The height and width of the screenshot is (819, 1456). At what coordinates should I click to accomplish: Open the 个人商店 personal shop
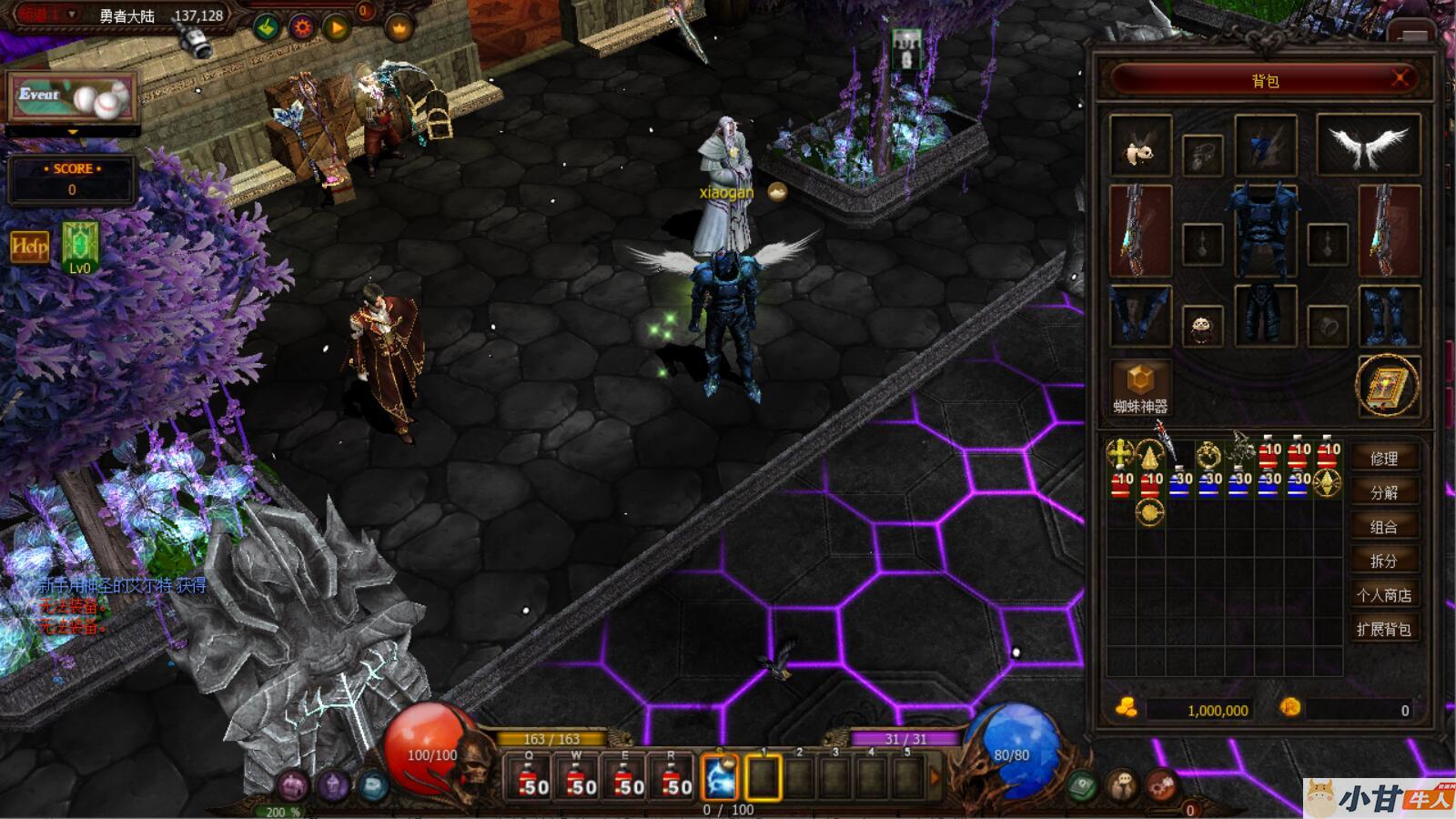[x=1383, y=595]
